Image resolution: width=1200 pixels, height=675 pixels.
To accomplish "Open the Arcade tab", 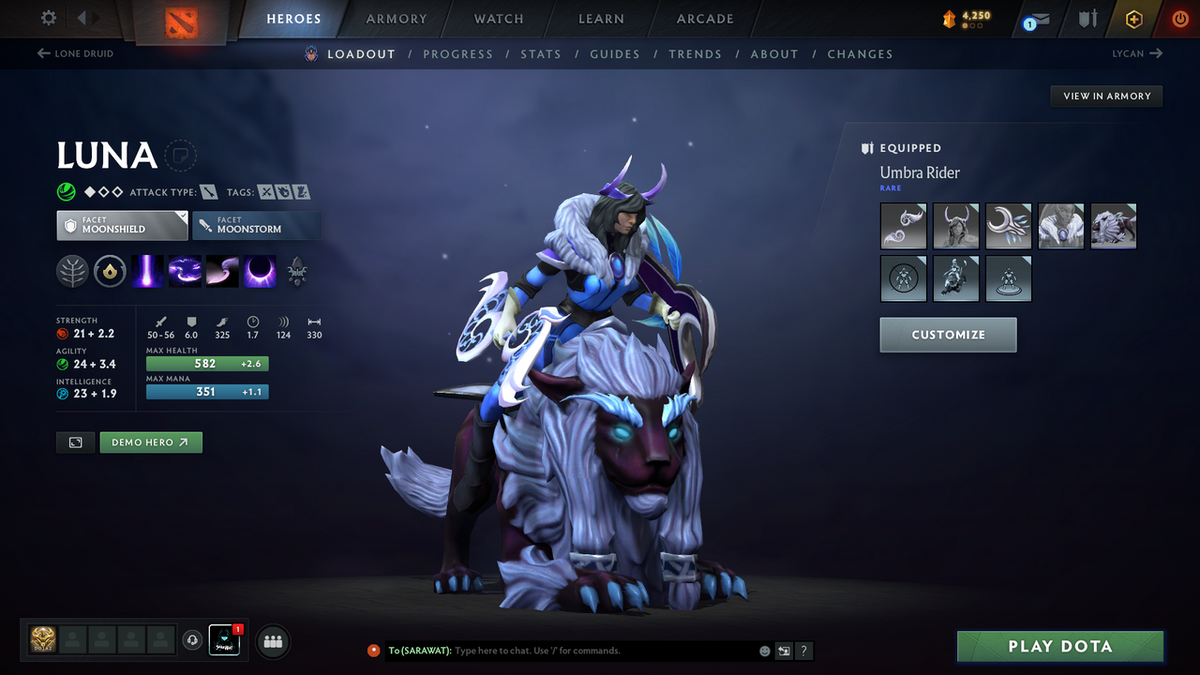I will [705, 19].
